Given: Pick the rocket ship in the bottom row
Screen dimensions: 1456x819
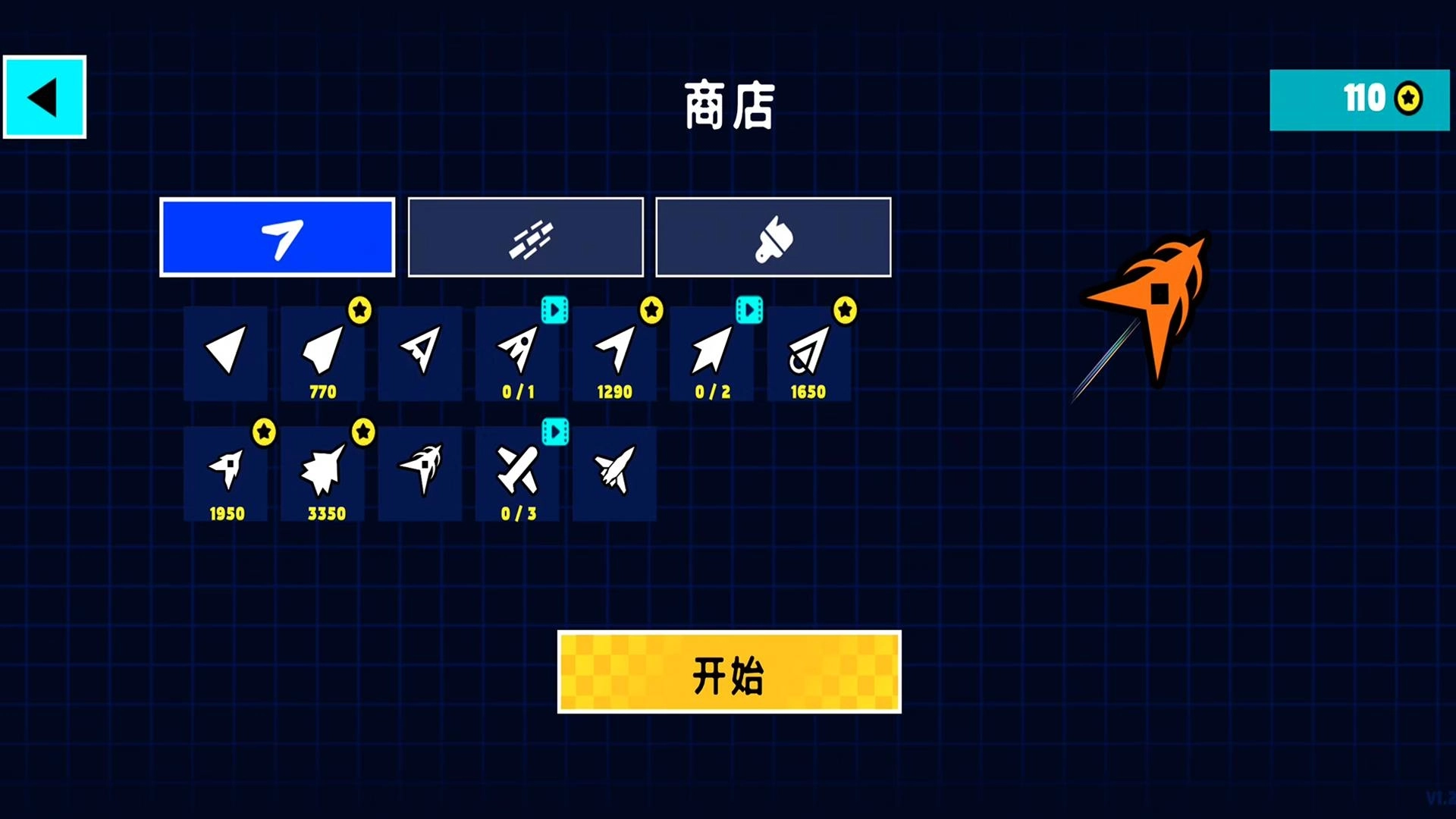Looking at the screenshot, I should [x=615, y=470].
